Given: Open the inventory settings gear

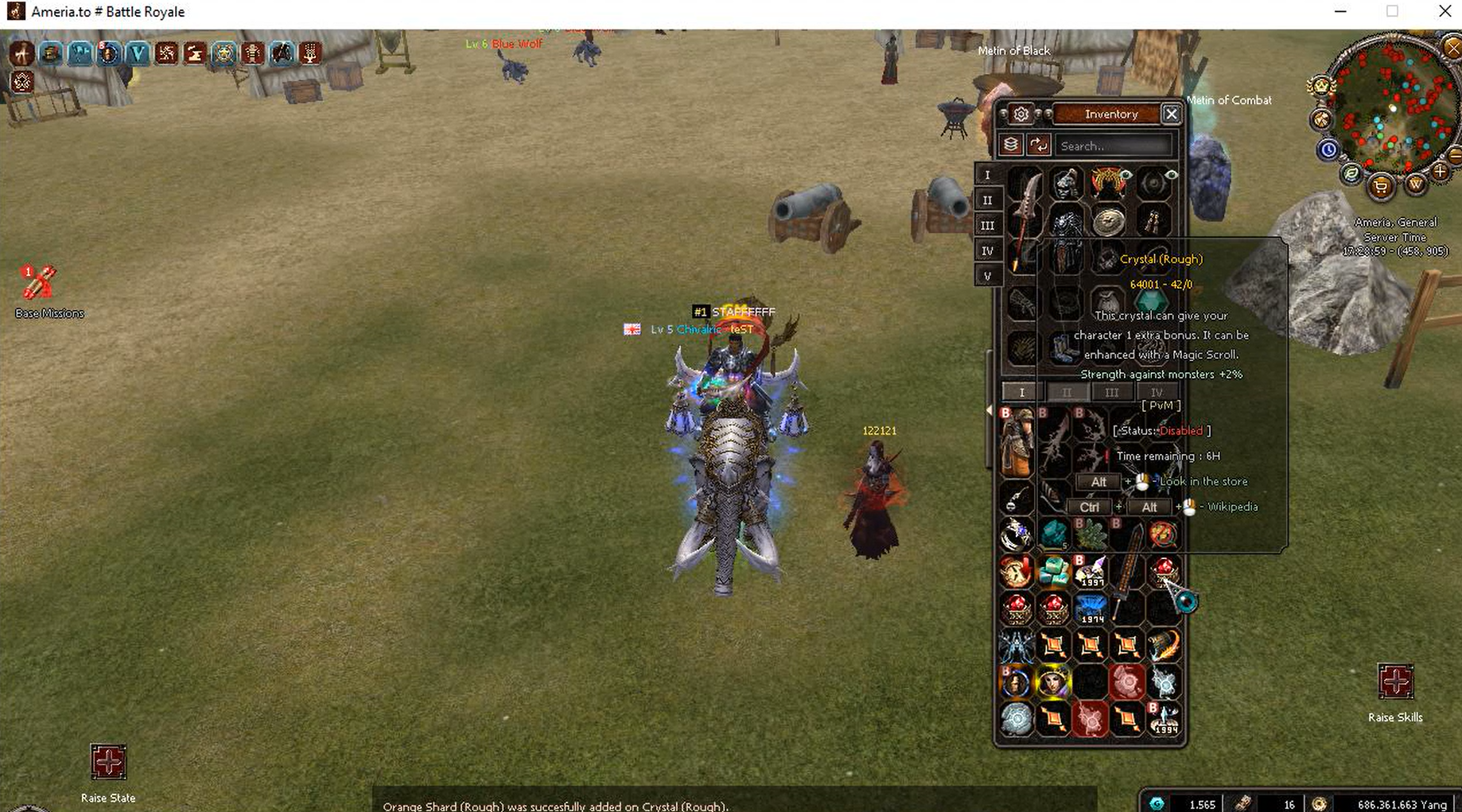Looking at the screenshot, I should pyautogui.click(x=1021, y=115).
